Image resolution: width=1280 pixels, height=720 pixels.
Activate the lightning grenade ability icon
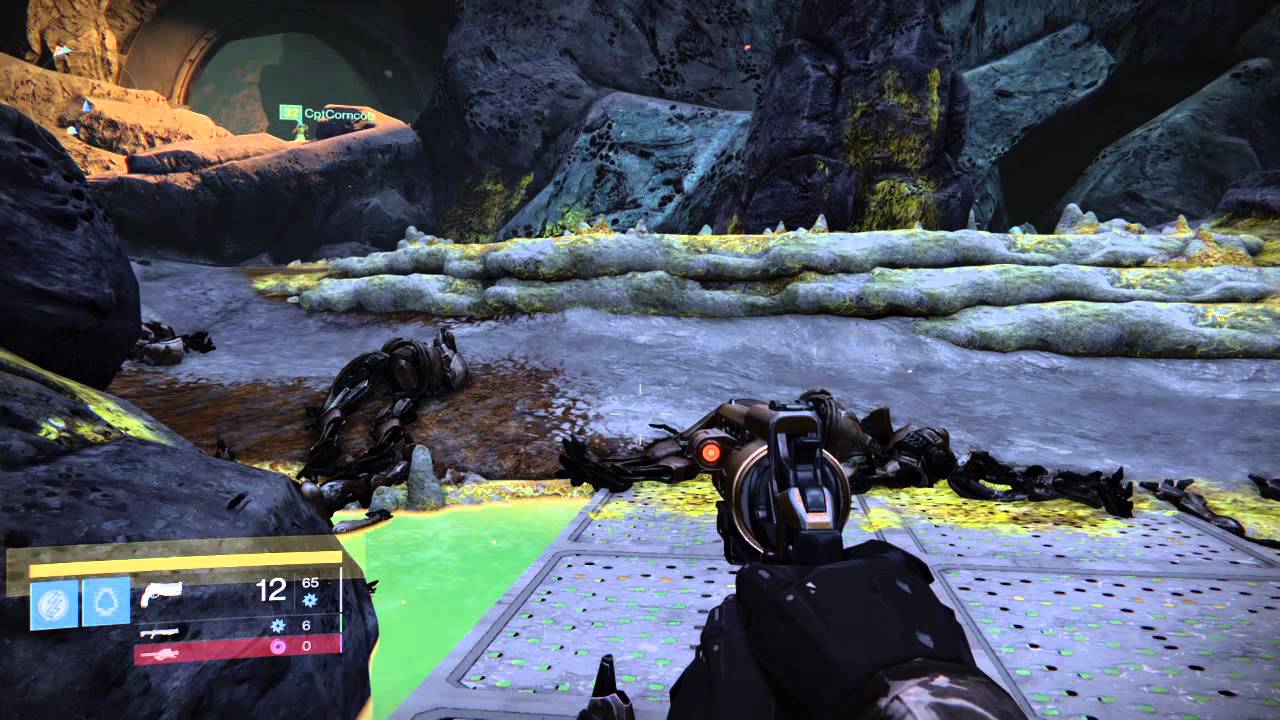click(54, 603)
